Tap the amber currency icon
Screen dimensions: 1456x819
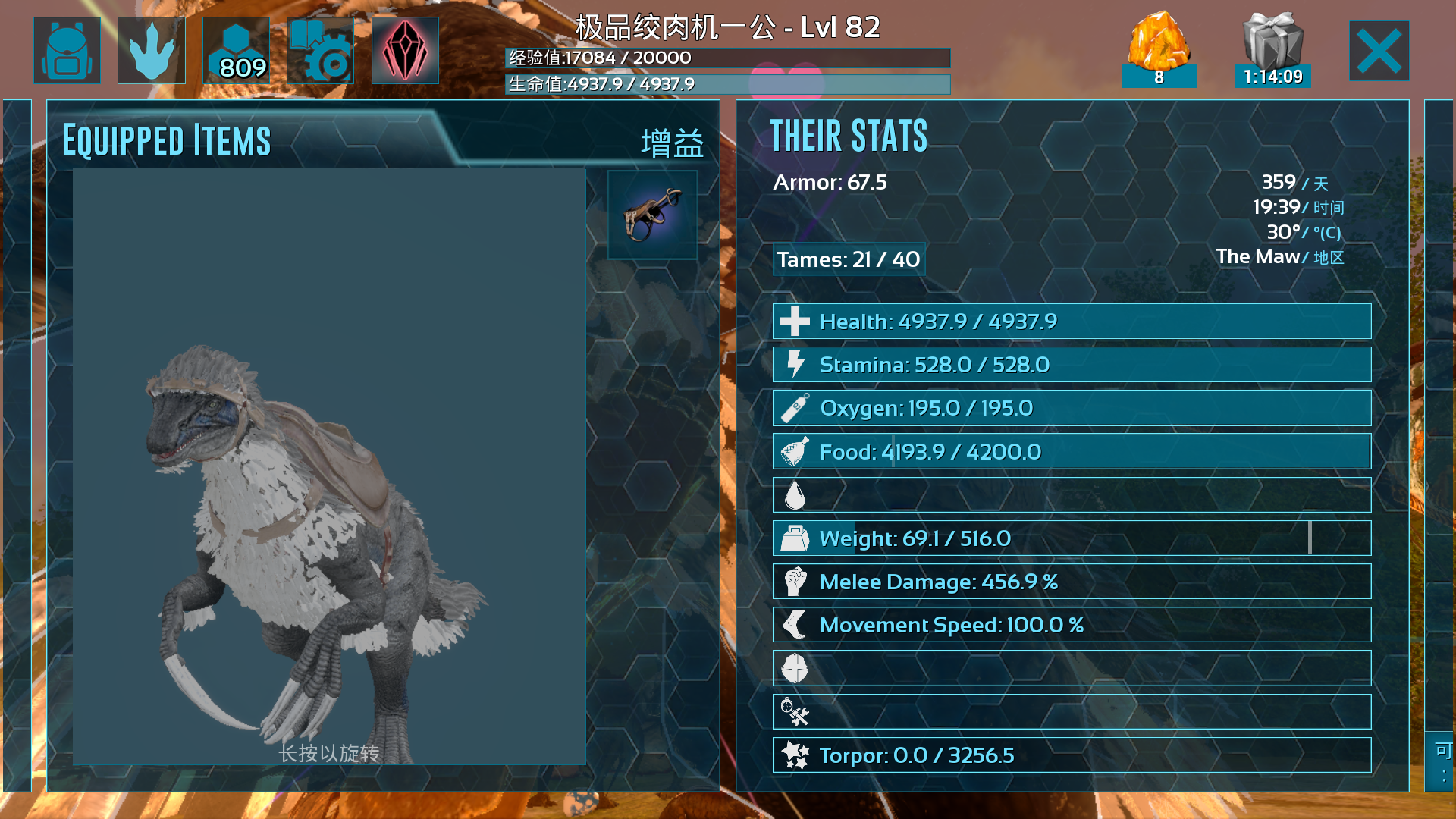1159,47
